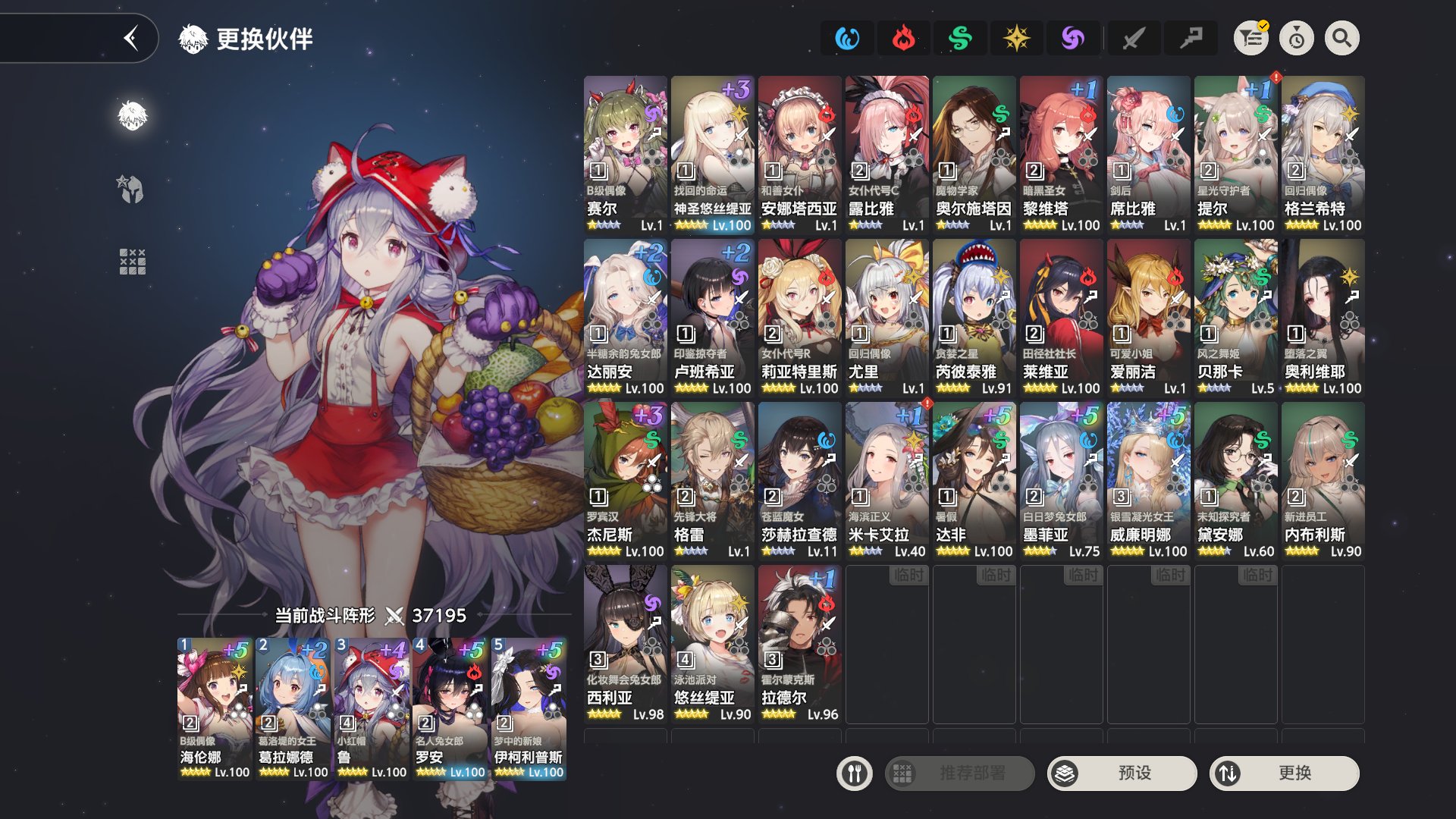The width and height of the screenshot is (1456, 819).
Task: Open the sort list button
Action: [x=1250, y=38]
